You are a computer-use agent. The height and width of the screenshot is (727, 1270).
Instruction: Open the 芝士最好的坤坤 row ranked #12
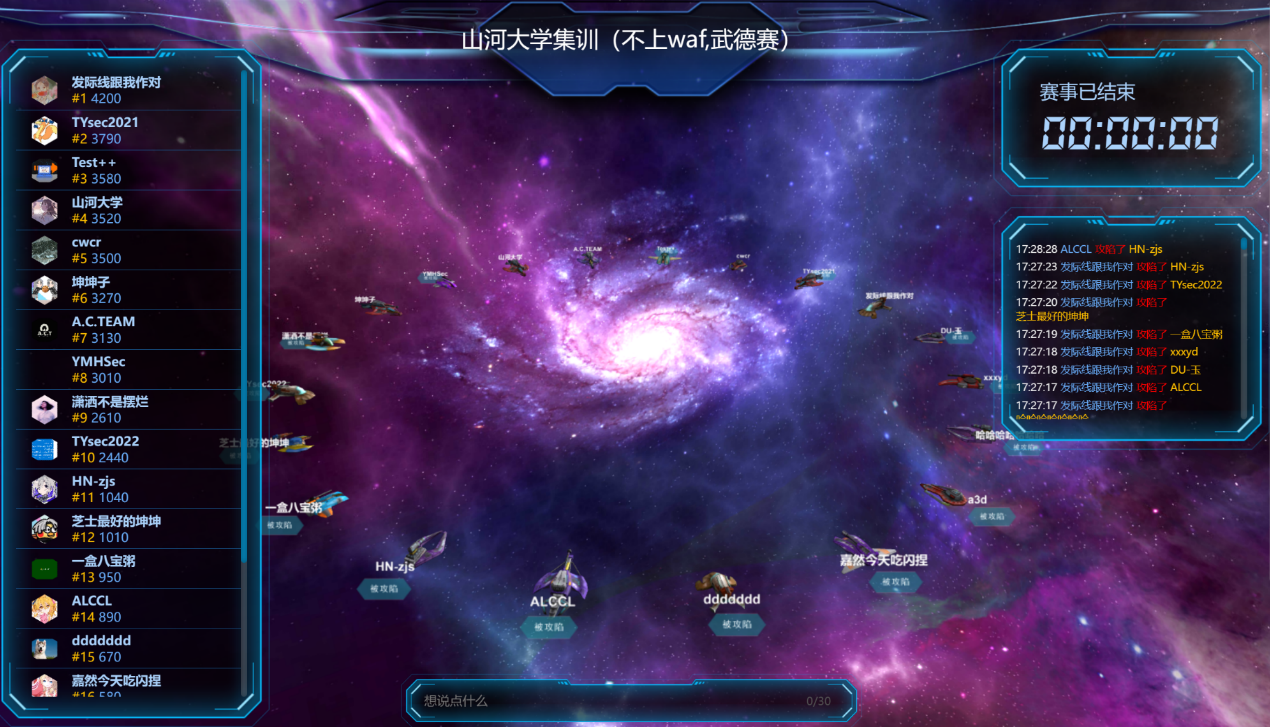(130, 529)
